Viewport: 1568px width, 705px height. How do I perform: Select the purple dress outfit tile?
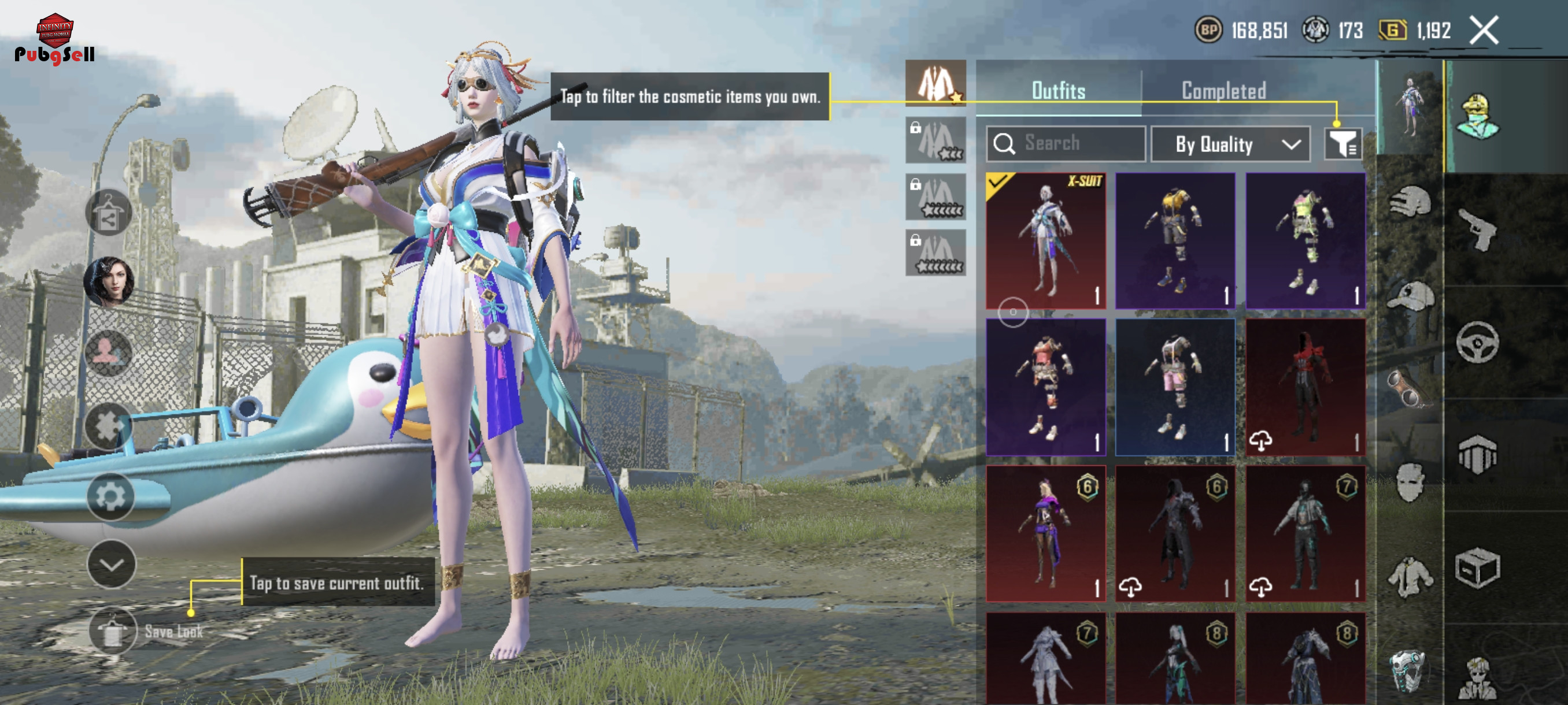[x=1046, y=533]
